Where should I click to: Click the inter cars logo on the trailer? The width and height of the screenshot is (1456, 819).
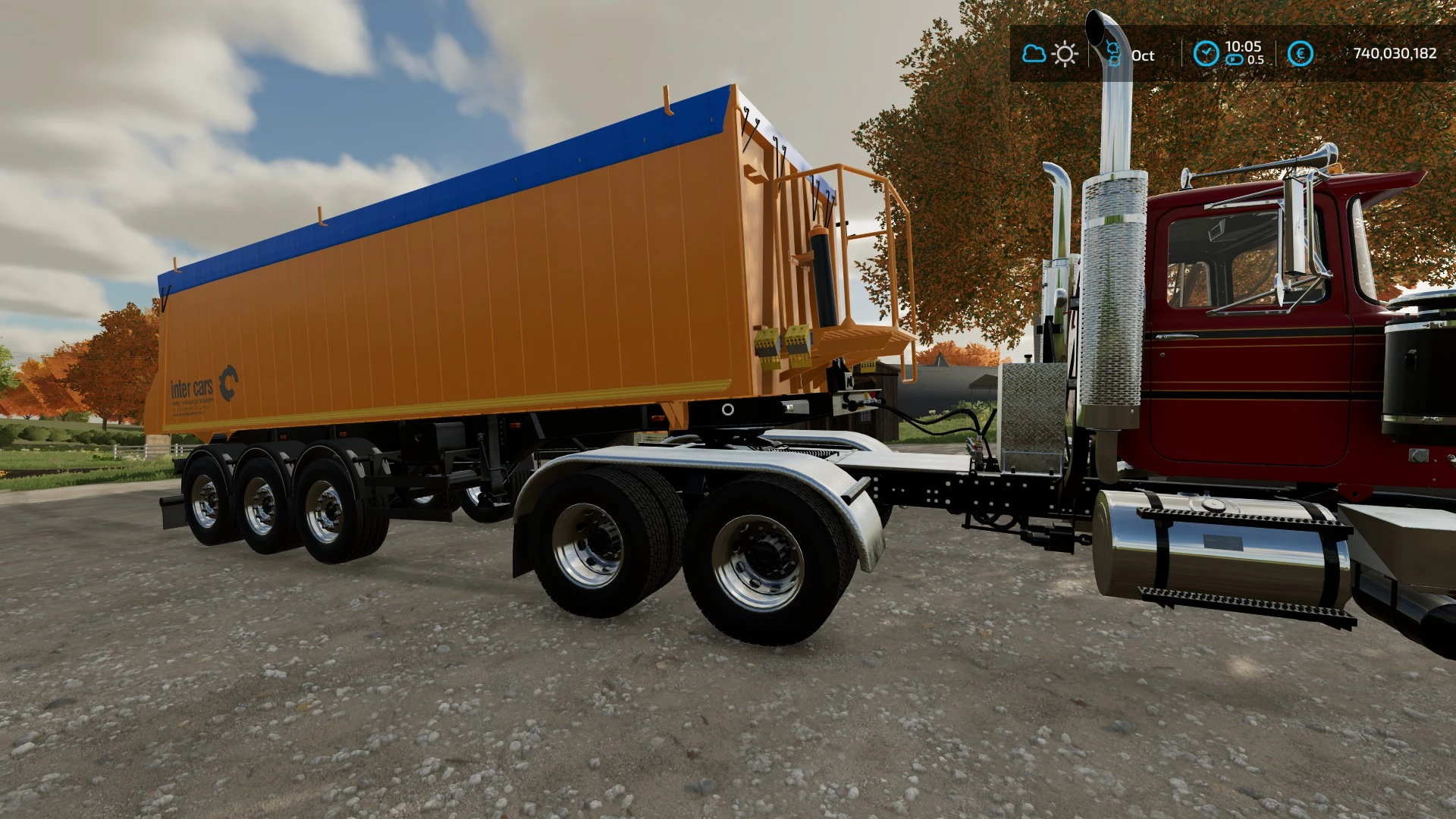click(x=191, y=388)
